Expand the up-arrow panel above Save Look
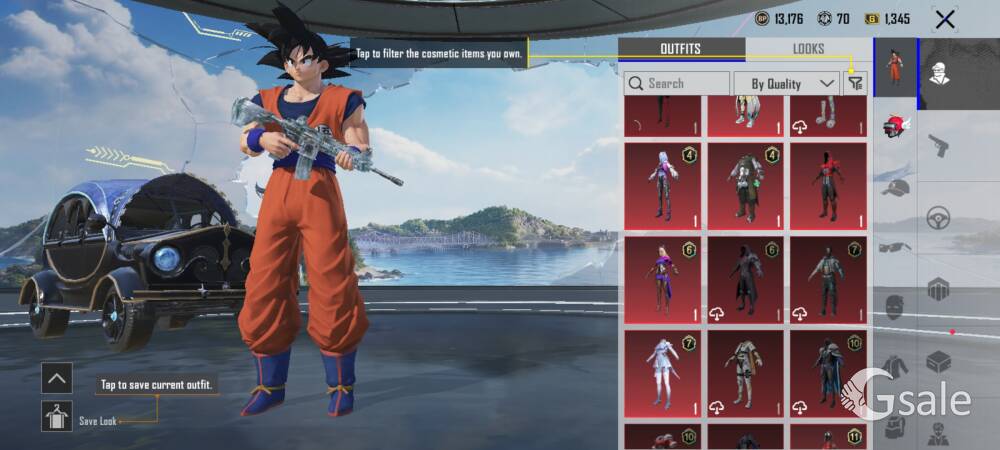The width and height of the screenshot is (1000, 450). [x=57, y=378]
